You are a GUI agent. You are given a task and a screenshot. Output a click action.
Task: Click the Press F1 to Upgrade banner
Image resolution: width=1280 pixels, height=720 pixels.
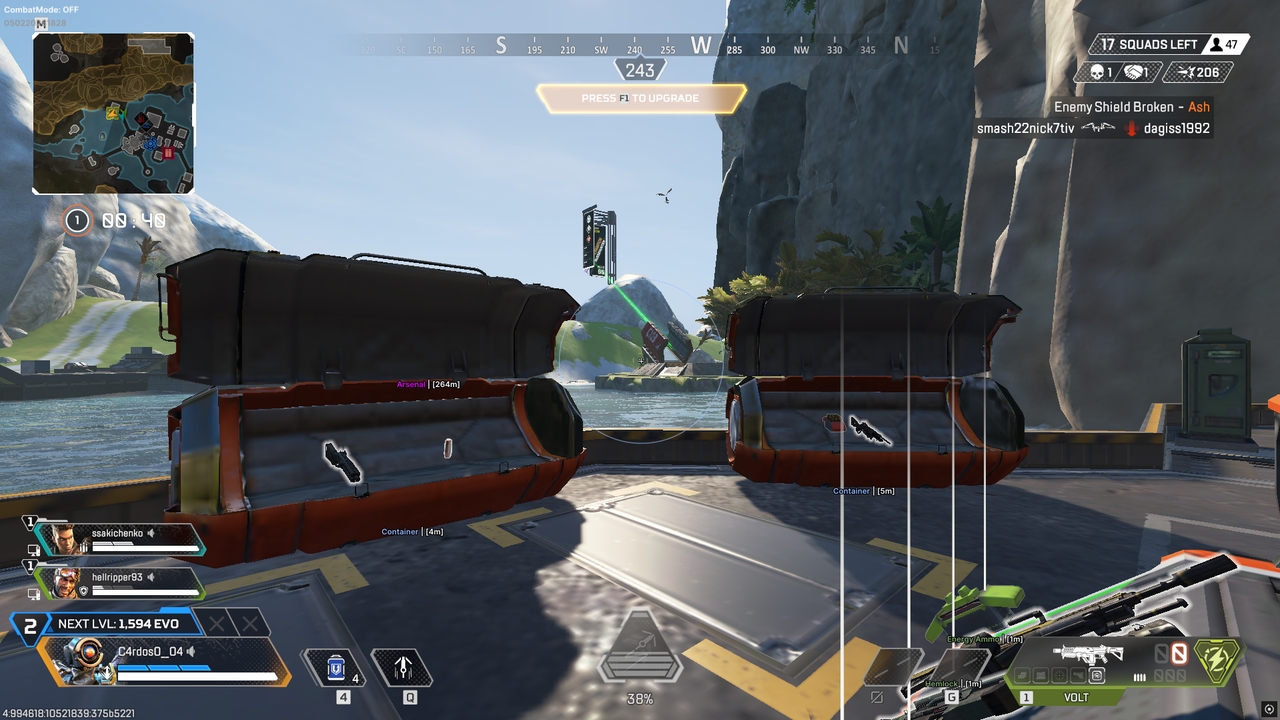[641, 98]
